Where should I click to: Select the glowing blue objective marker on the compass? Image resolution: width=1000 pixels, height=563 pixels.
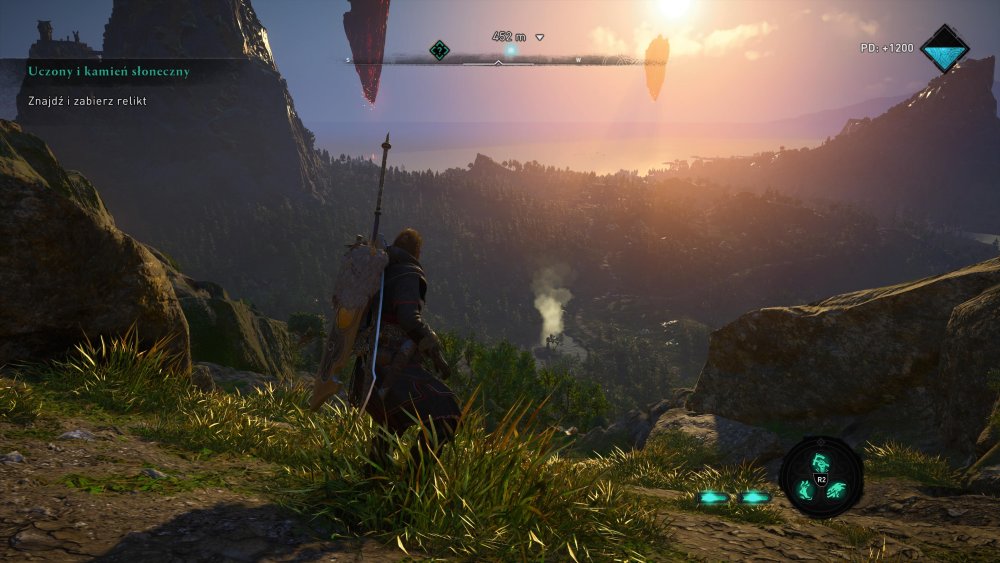[510, 50]
